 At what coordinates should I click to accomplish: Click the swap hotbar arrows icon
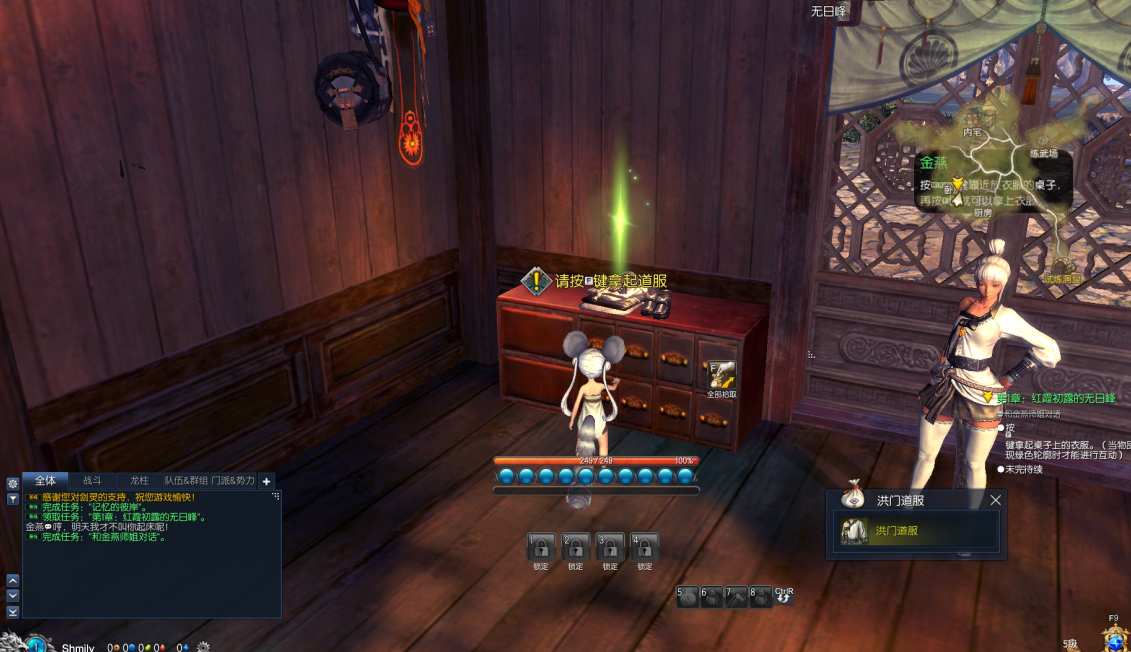point(784,597)
